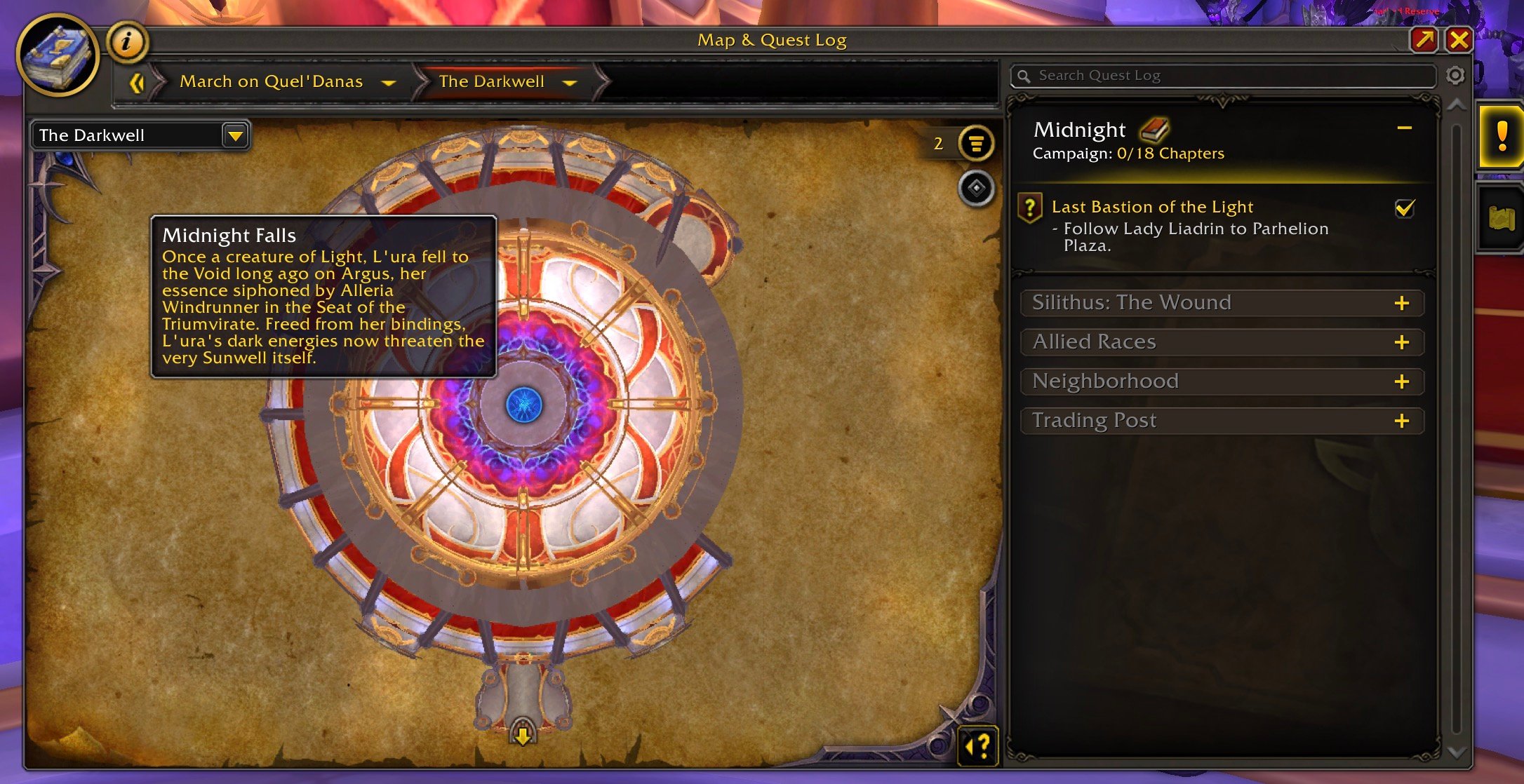Image resolution: width=1524 pixels, height=784 pixels.
Task: Expand the Neighborhood quest category
Action: pyautogui.click(x=1401, y=381)
